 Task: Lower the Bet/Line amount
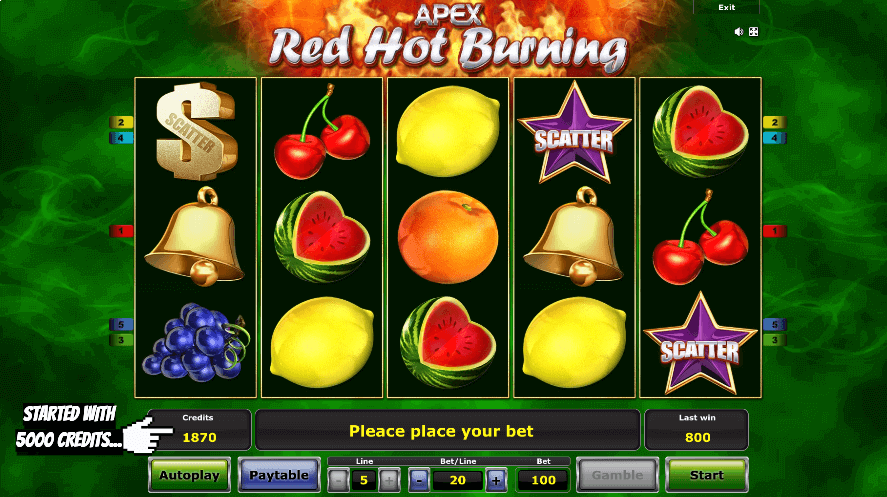pyautogui.click(x=419, y=479)
